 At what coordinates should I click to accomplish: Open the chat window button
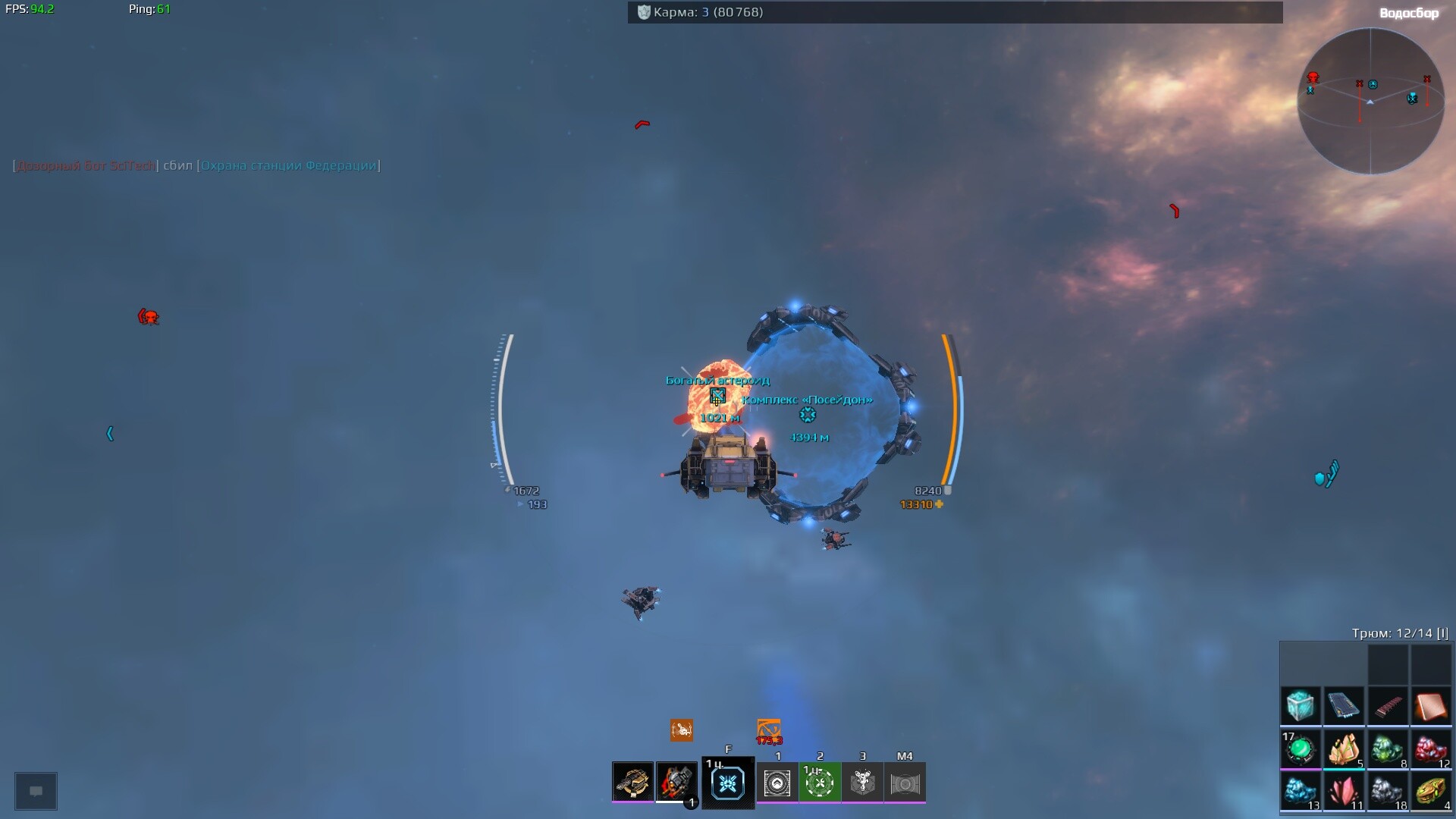click(36, 791)
